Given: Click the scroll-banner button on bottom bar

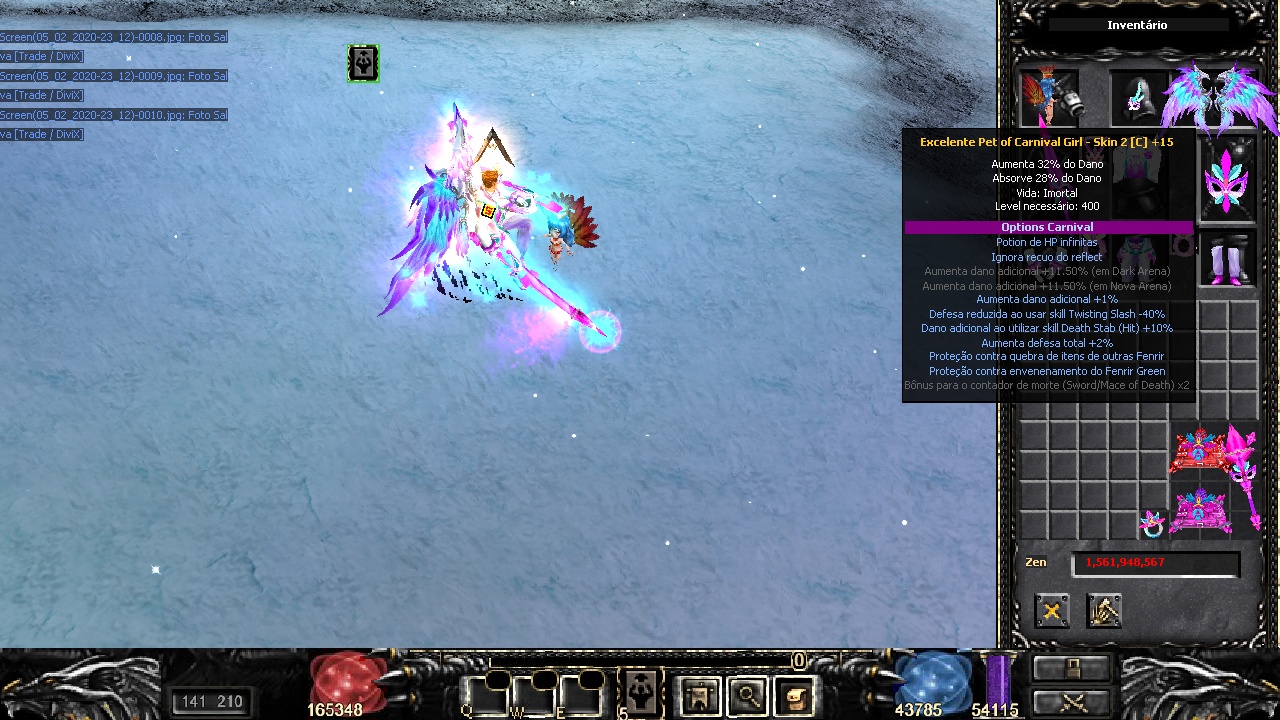Looking at the screenshot, I should (699, 695).
